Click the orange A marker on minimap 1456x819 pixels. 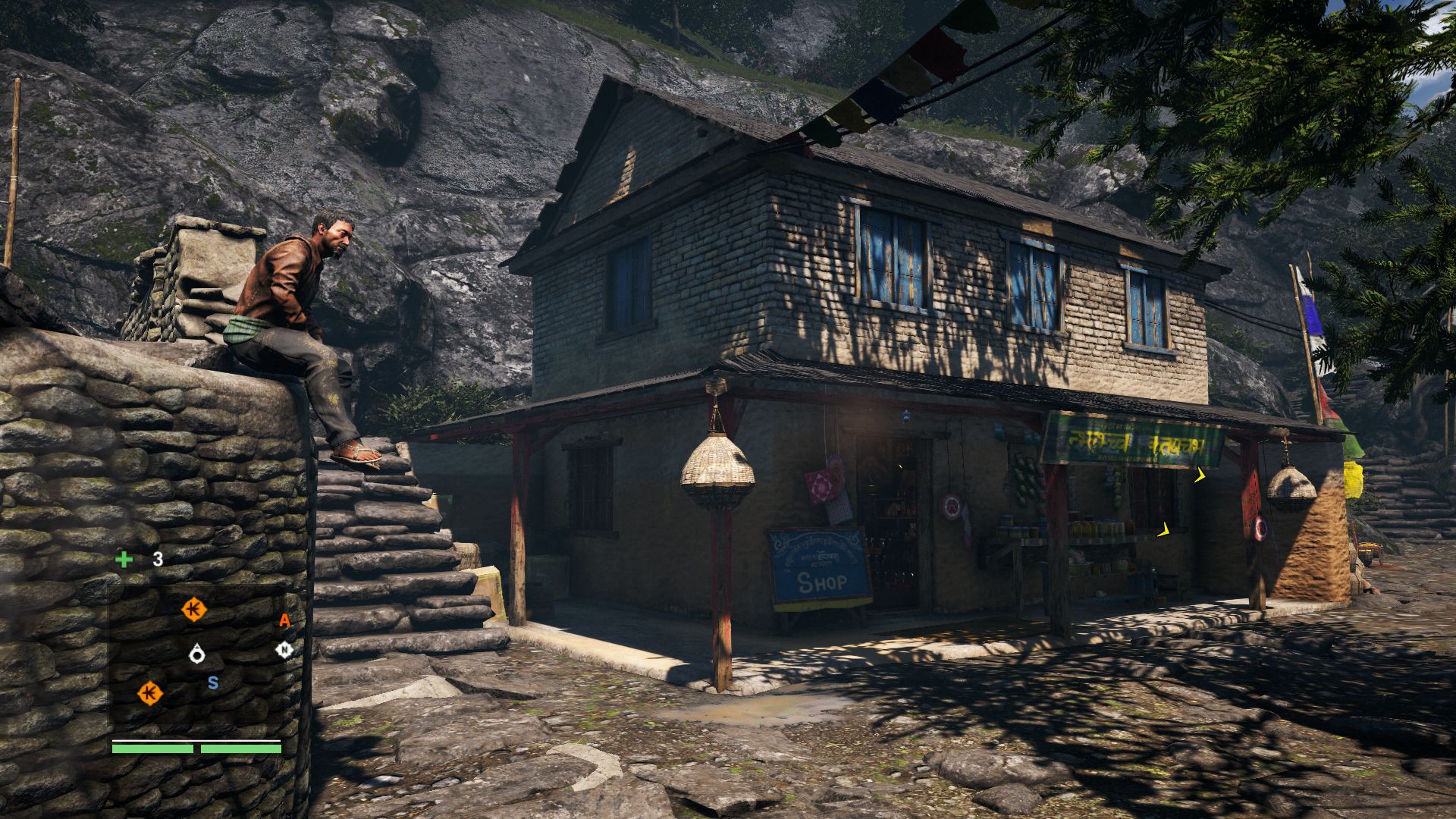(x=284, y=620)
